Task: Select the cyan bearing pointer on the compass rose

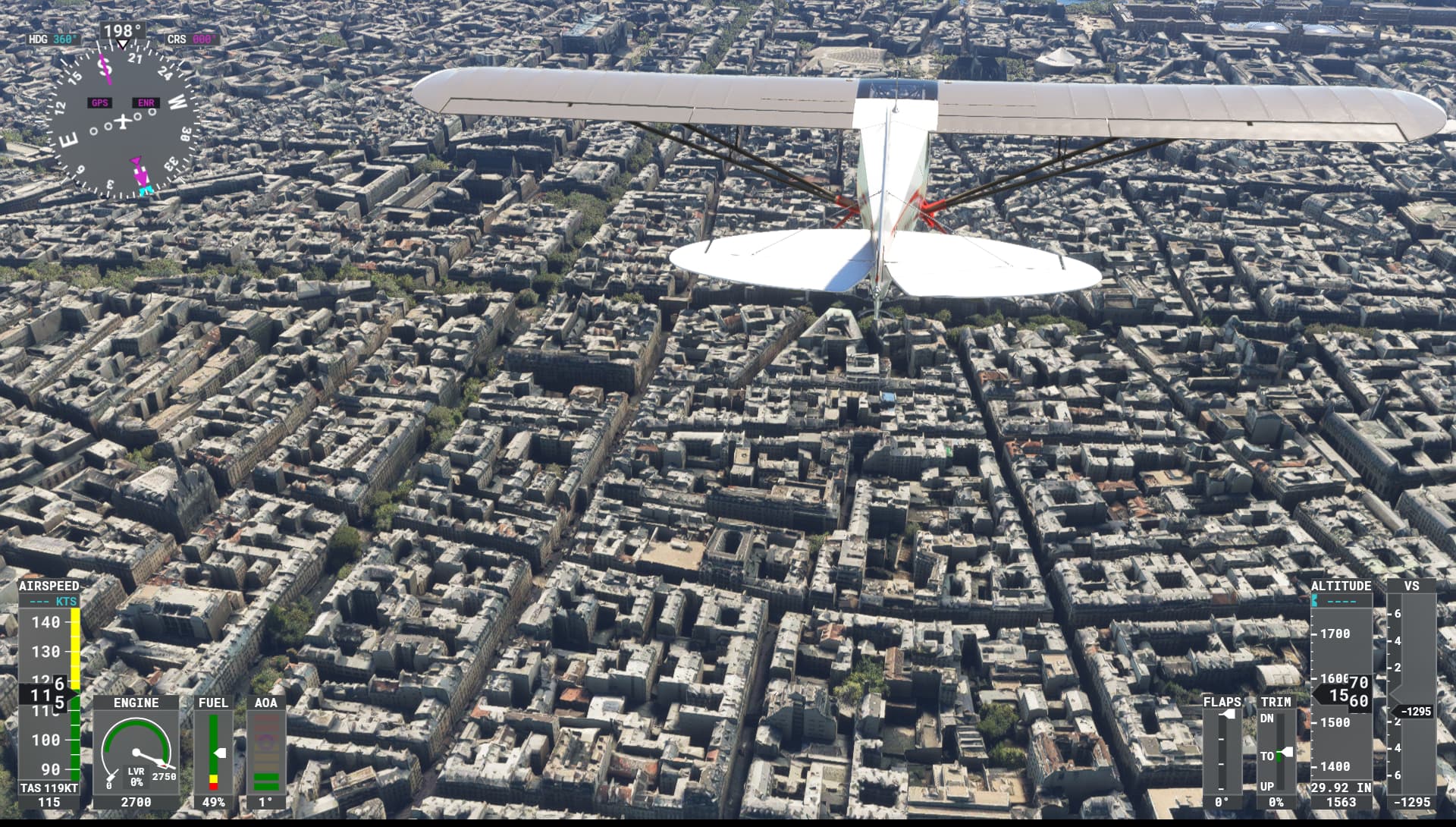Action: pos(146,192)
